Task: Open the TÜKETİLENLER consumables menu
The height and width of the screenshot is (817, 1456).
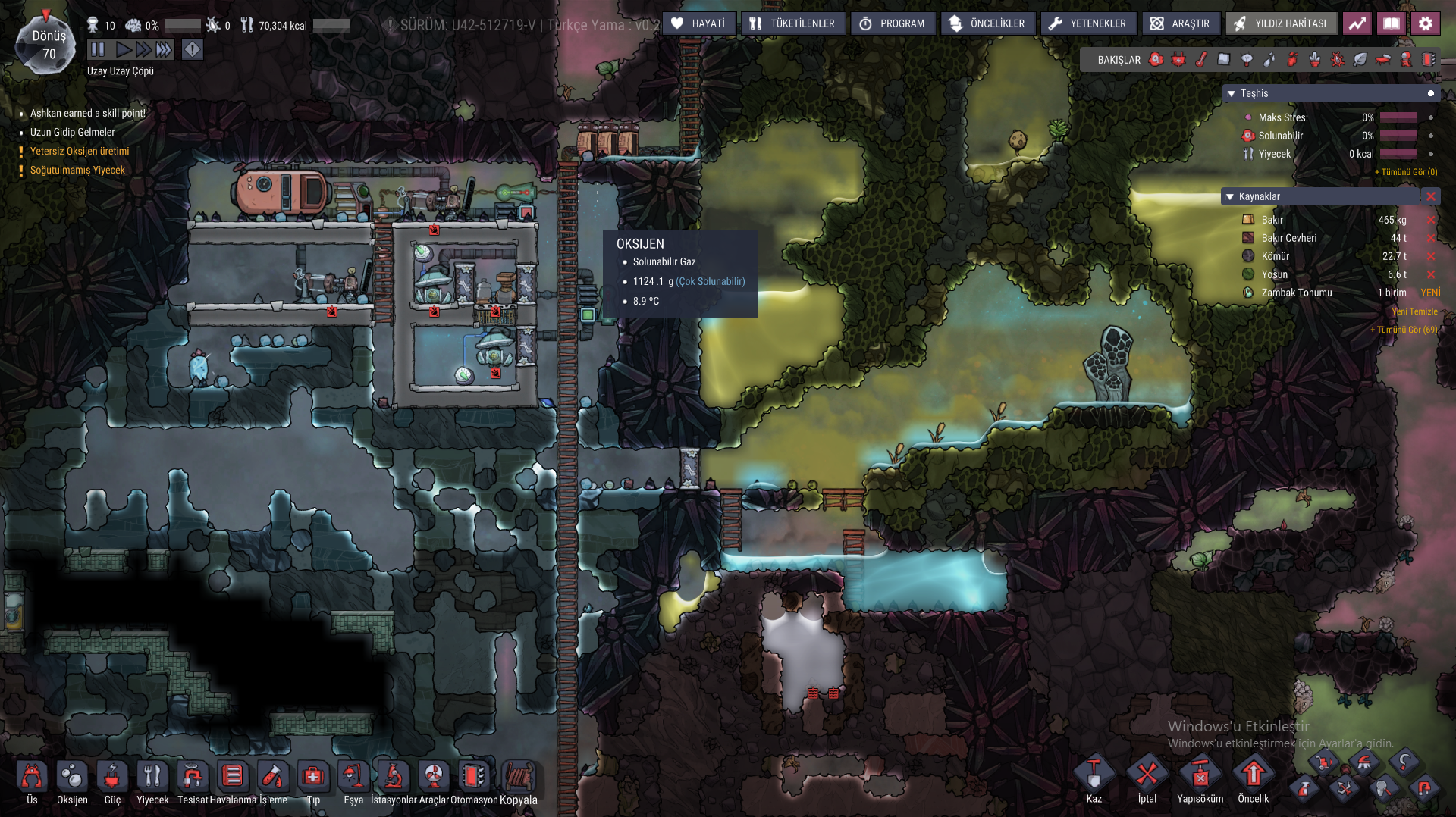Action: [x=792, y=23]
